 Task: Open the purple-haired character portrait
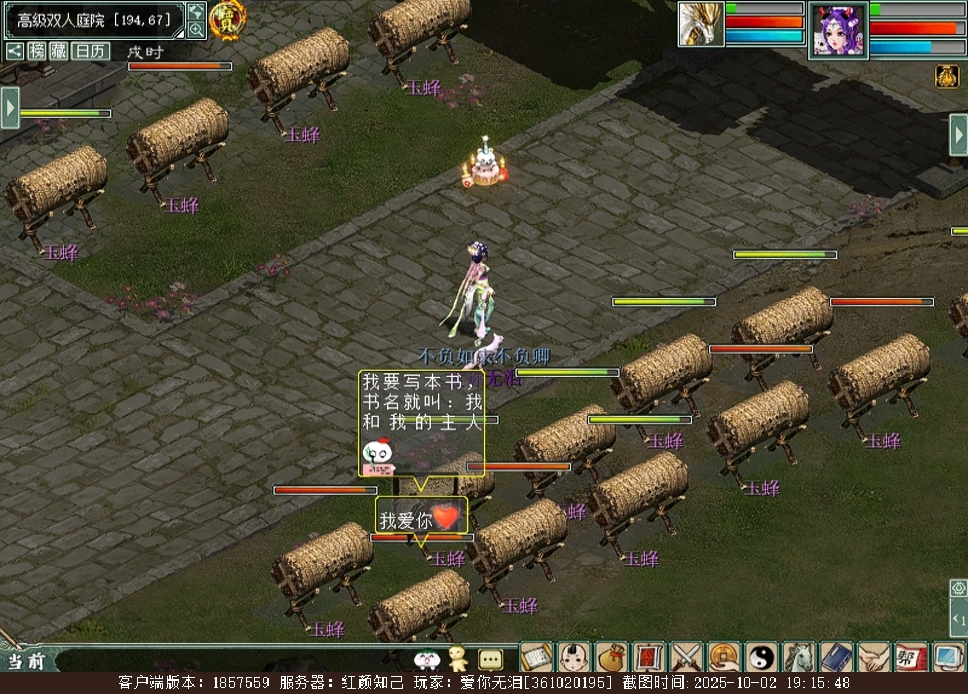(x=837, y=30)
